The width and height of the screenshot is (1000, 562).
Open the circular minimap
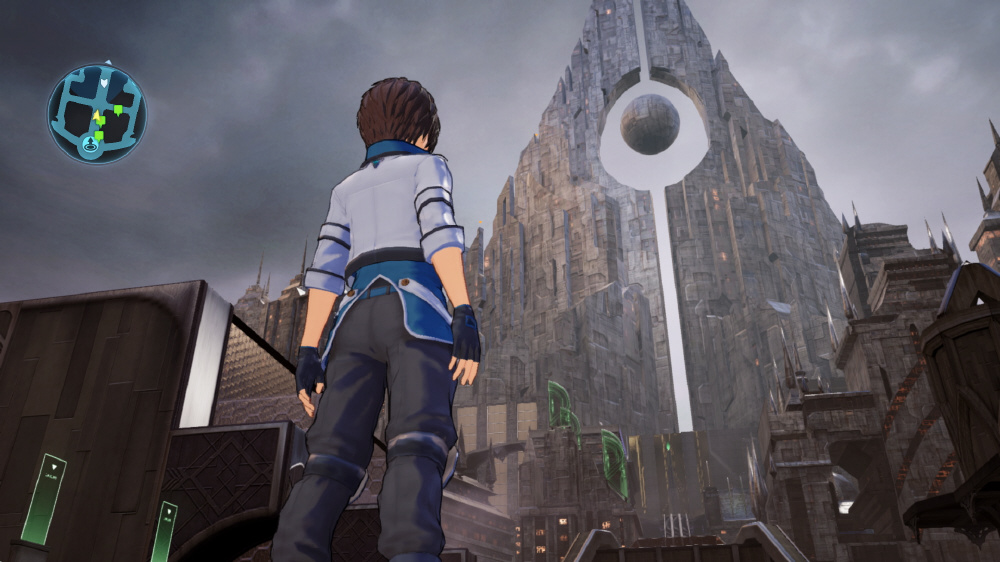[x=97, y=113]
